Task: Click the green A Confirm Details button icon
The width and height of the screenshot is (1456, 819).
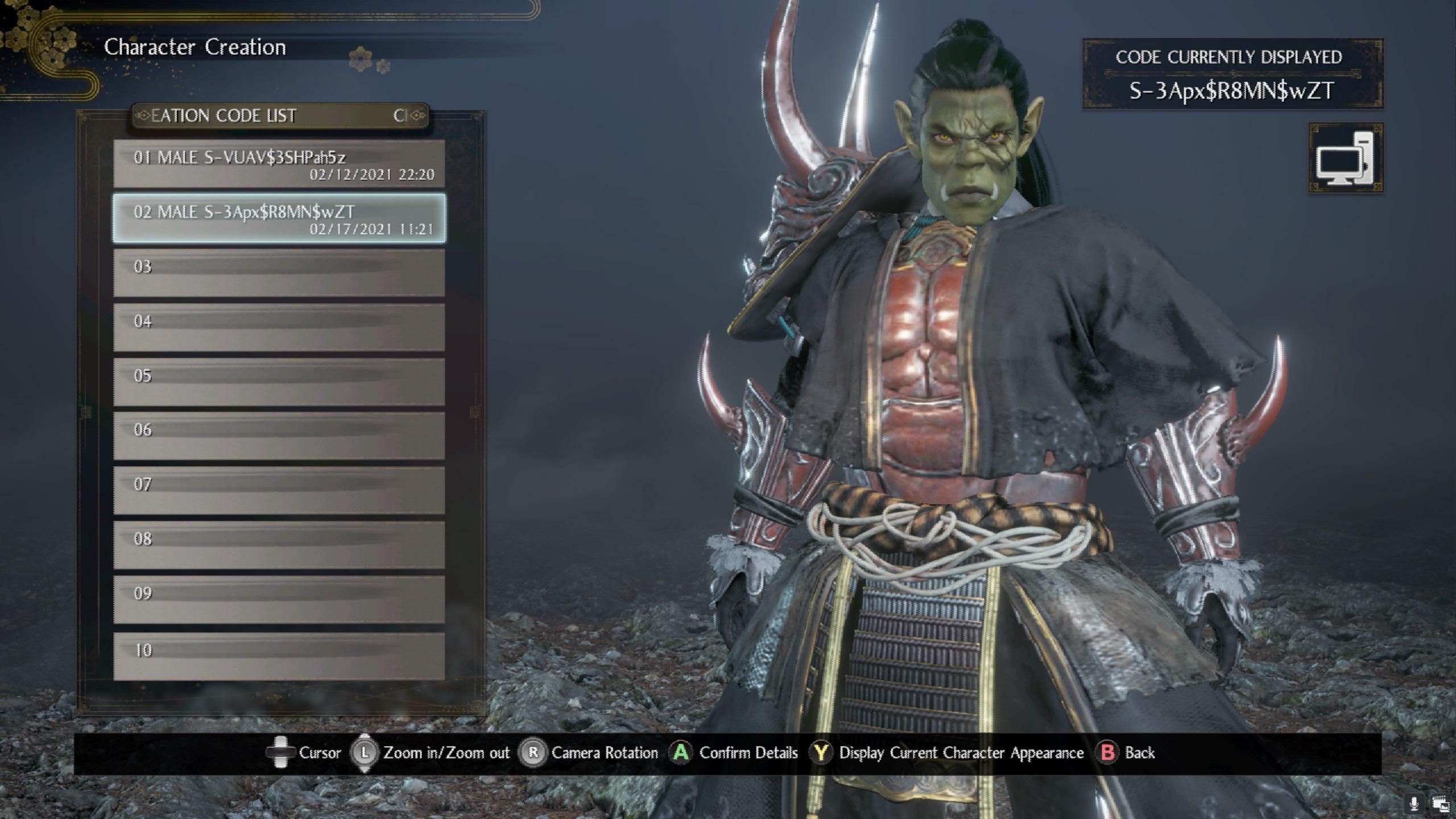Action: (x=680, y=752)
